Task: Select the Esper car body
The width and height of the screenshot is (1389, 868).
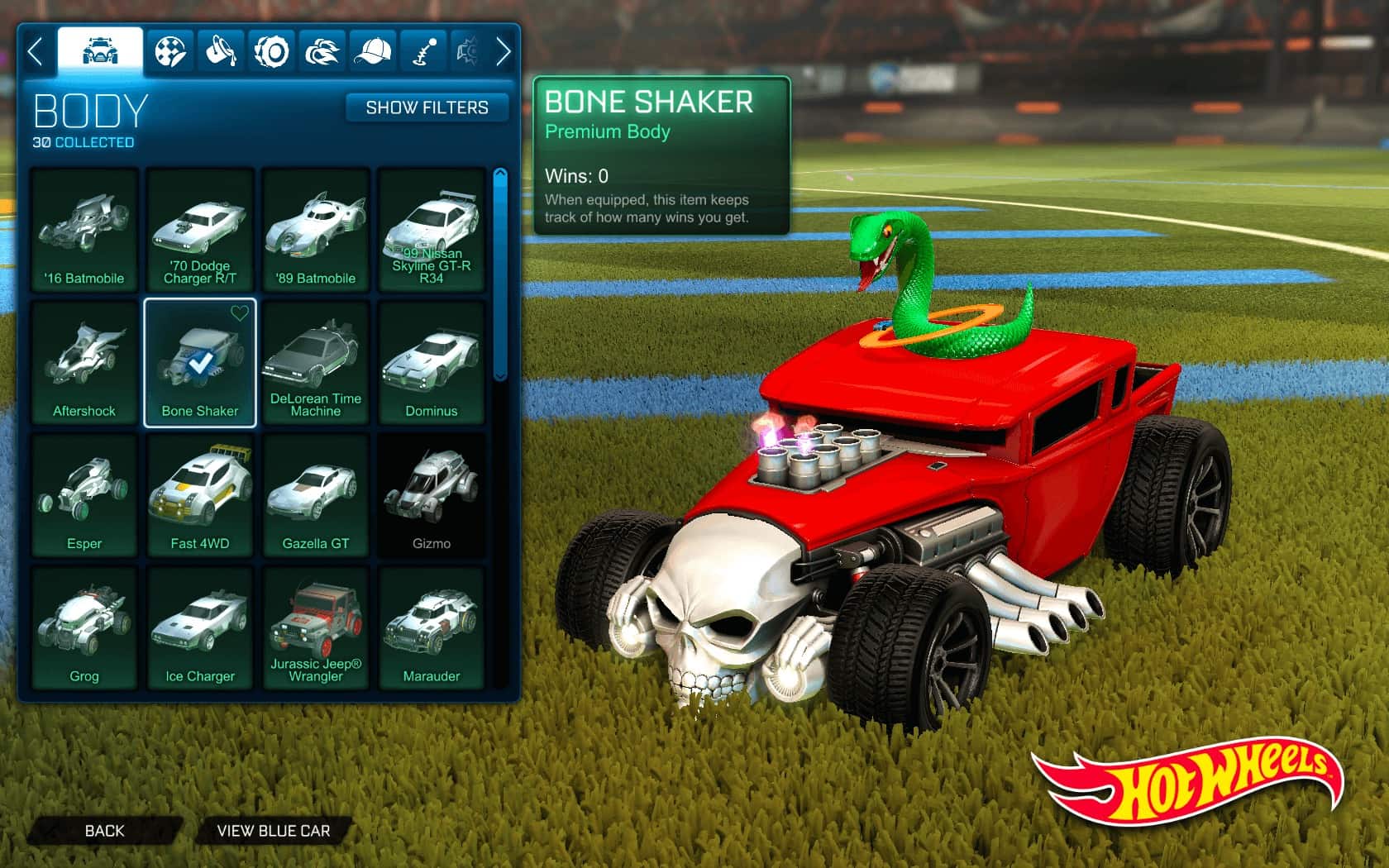Action: pos(84,495)
